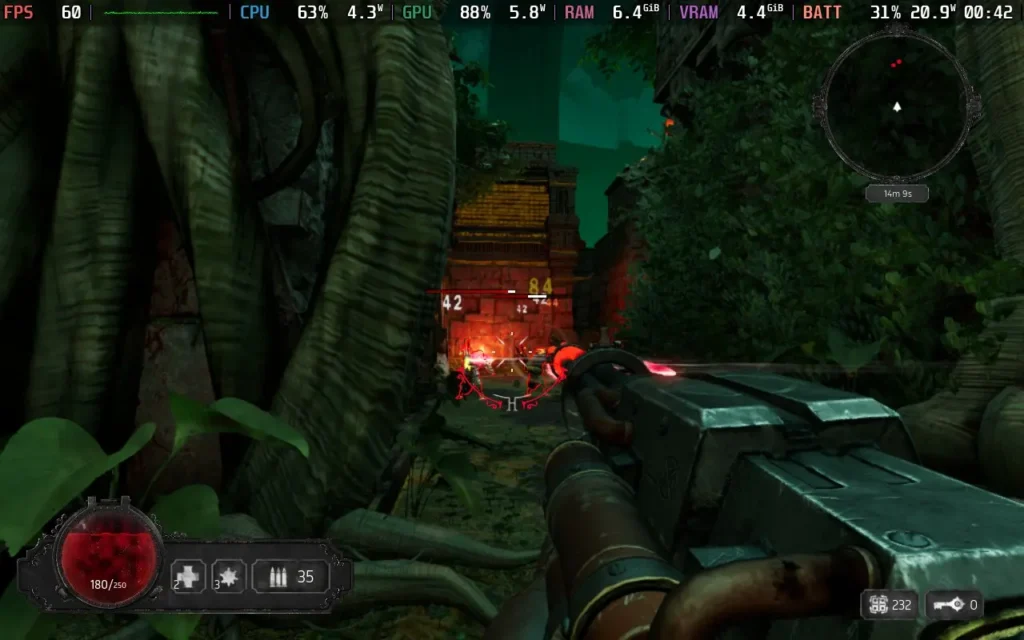Click the circular minimap radar
Viewport: 1024px width, 640px height.
[x=896, y=104]
